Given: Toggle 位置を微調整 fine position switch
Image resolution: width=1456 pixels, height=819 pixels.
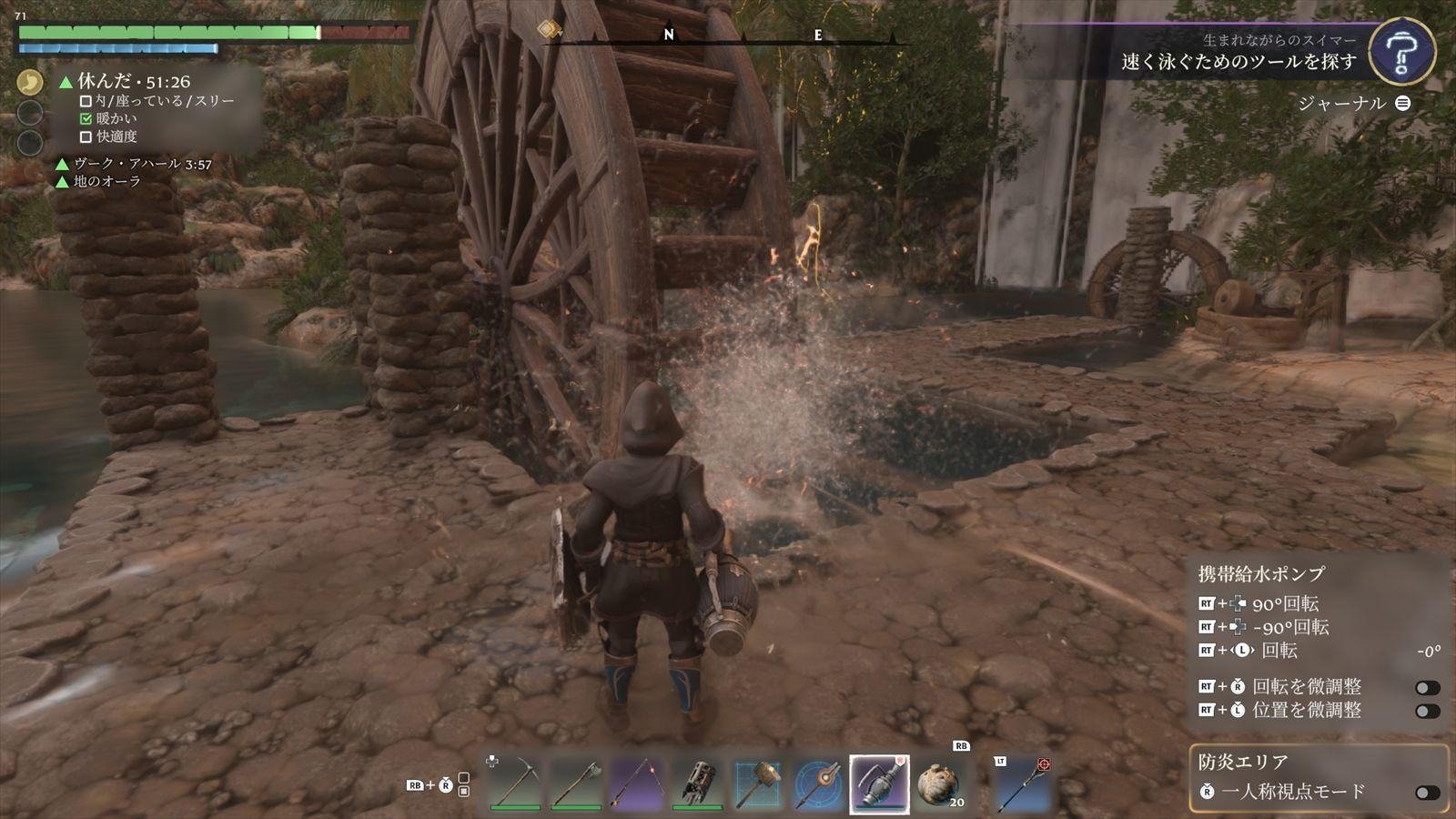Looking at the screenshot, I should coord(1427,711).
